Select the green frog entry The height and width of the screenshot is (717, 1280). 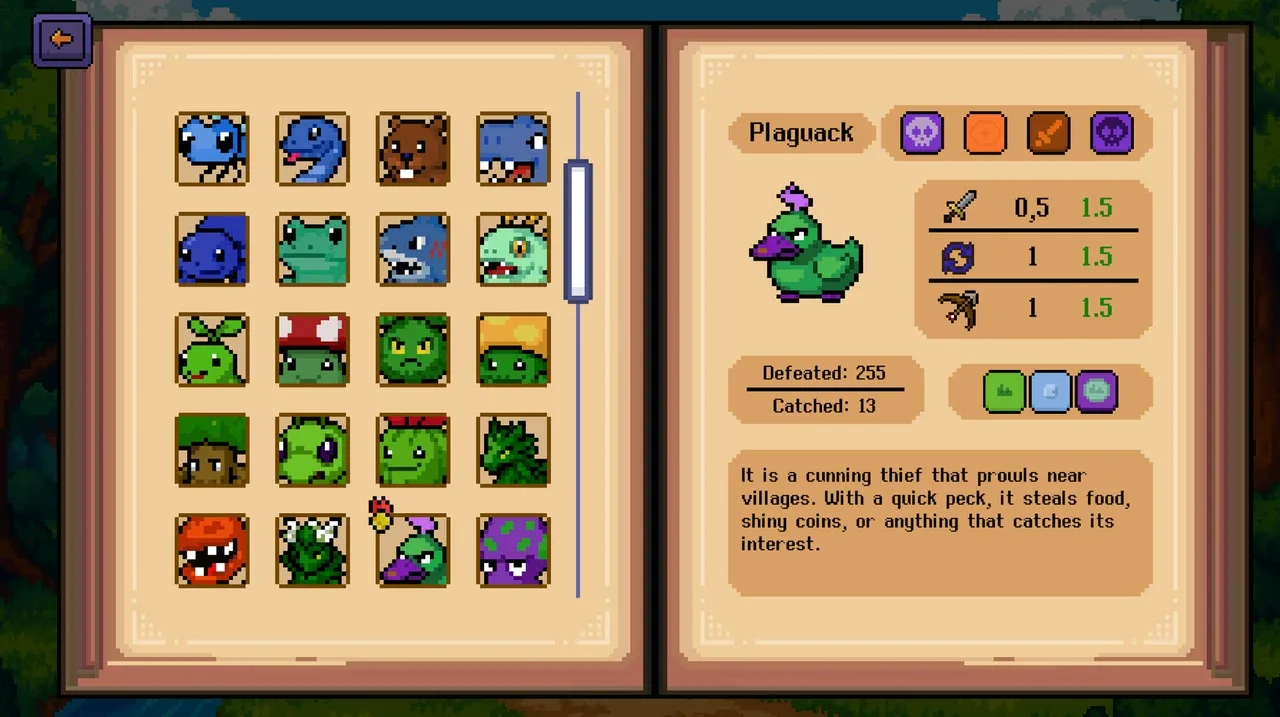click(313, 250)
